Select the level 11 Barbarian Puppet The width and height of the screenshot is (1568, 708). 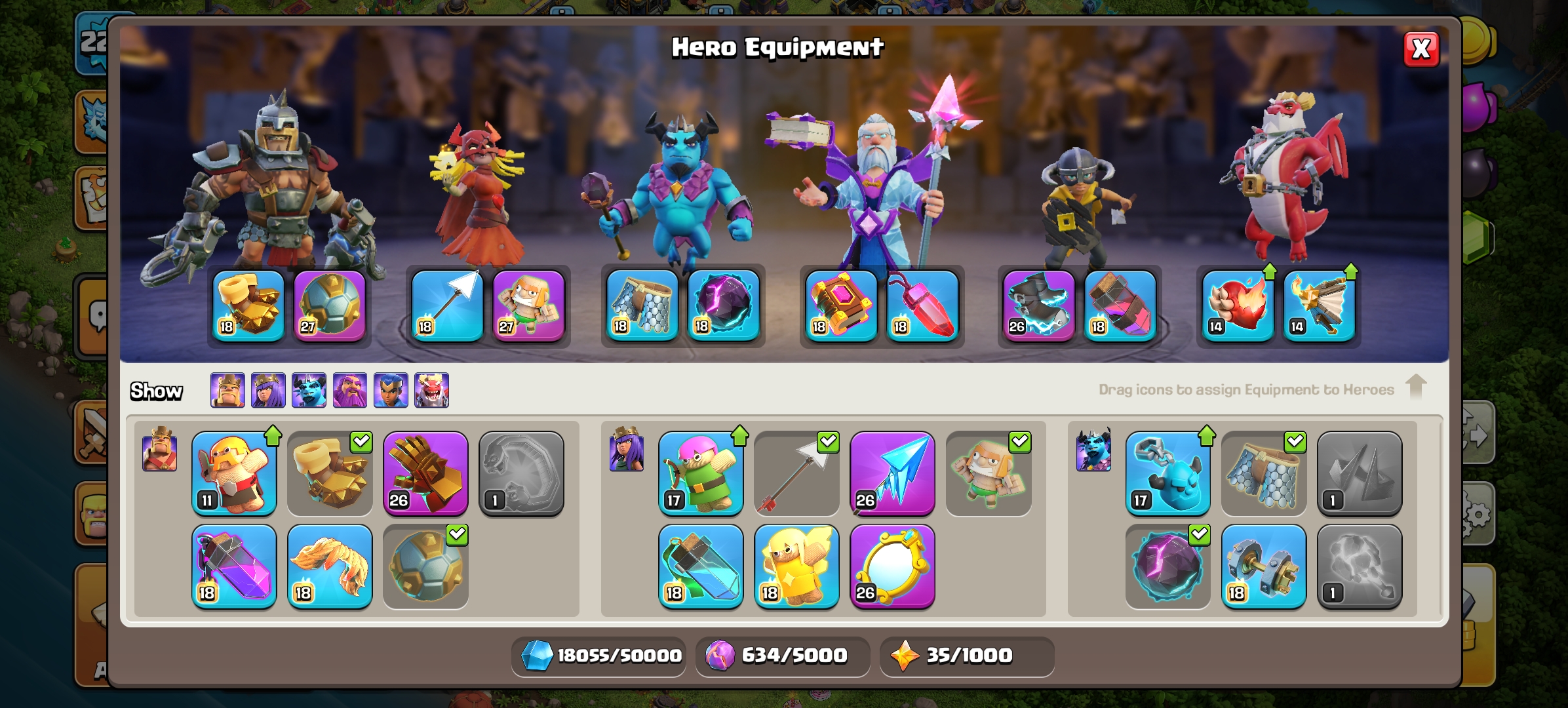[x=234, y=473]
